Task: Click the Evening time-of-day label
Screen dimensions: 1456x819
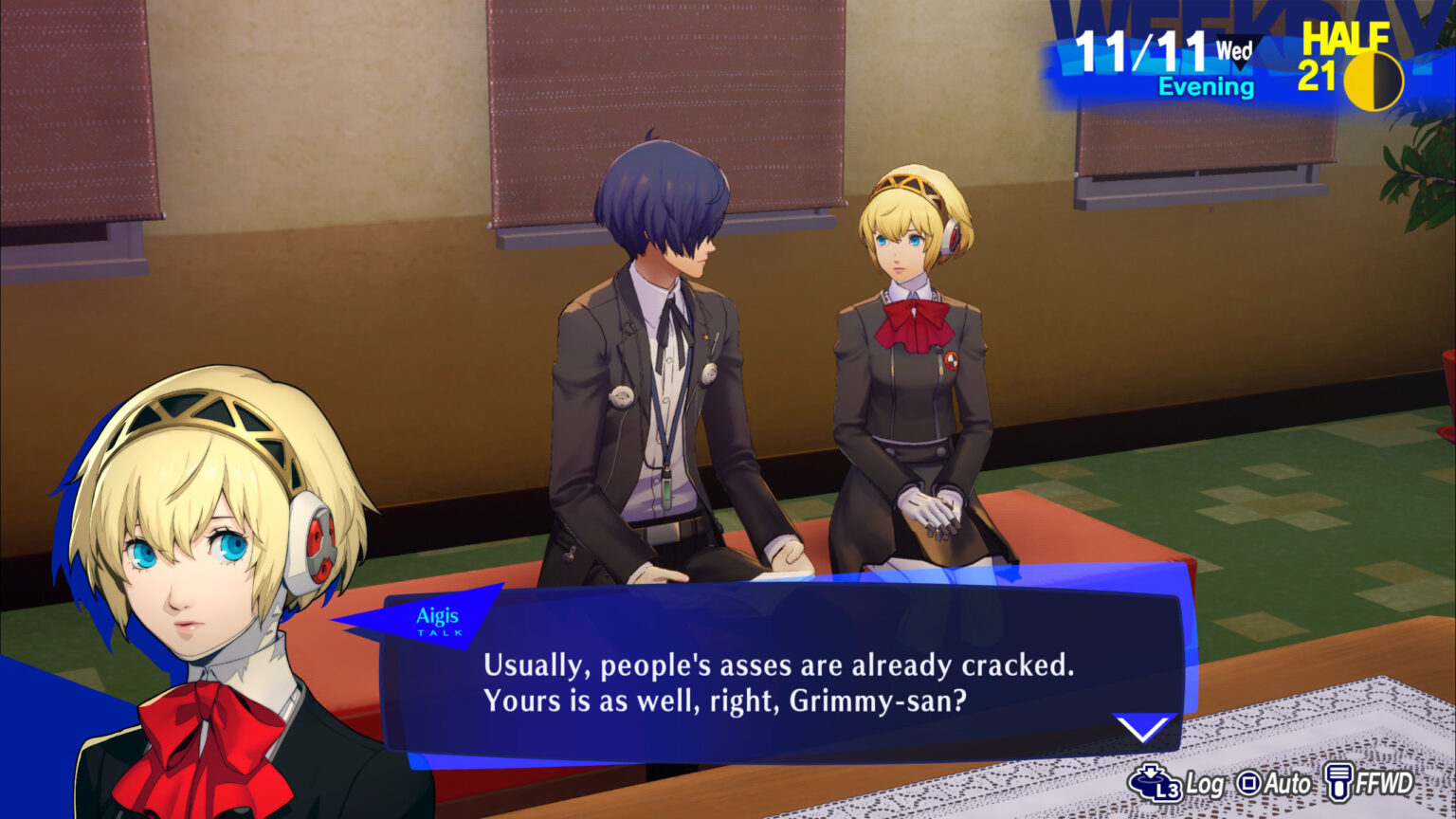Action: pyautogui.click(x=1206, y=85)
